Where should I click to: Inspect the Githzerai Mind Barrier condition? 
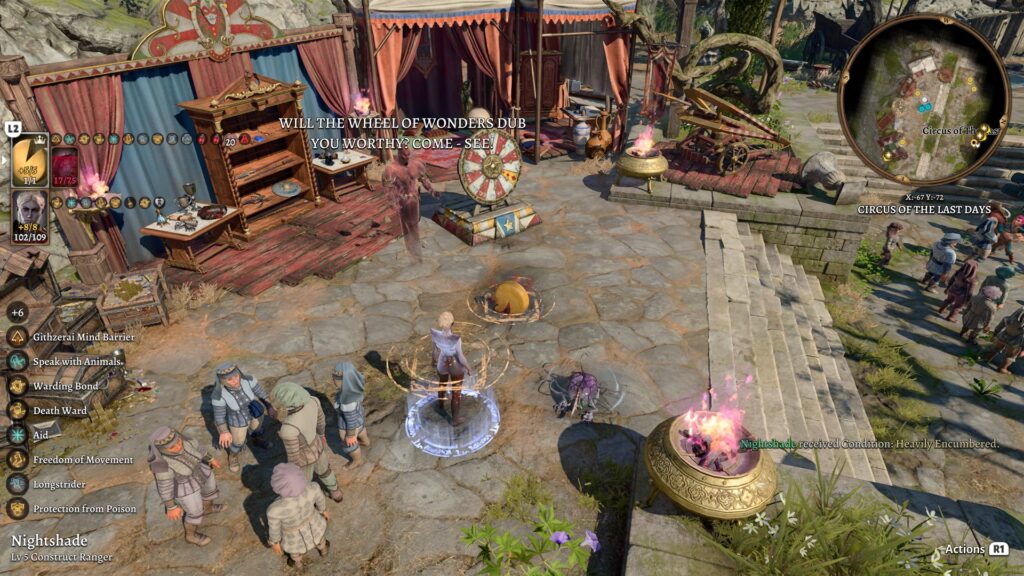[17, 337]
